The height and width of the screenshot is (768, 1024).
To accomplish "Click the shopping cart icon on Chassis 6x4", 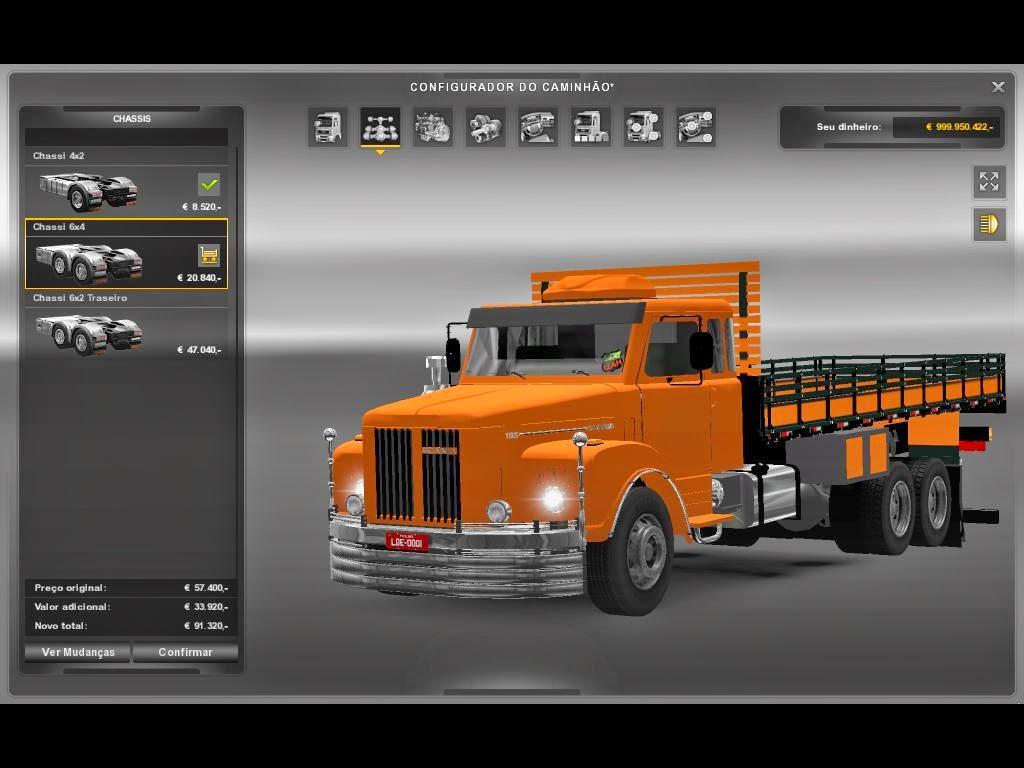I will (x=208, y=256).
